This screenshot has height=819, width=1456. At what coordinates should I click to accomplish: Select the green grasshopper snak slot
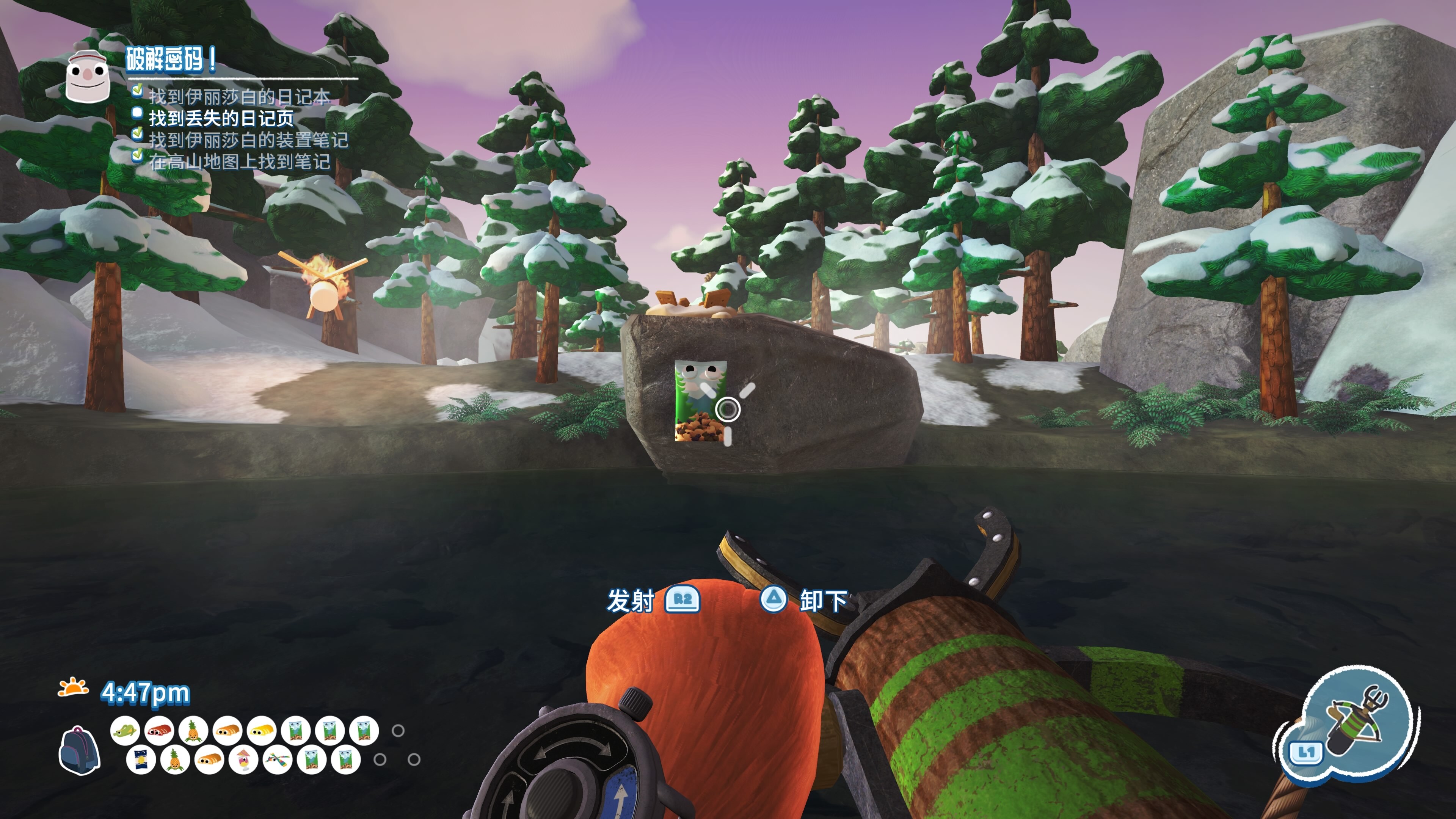click(125, 731)
